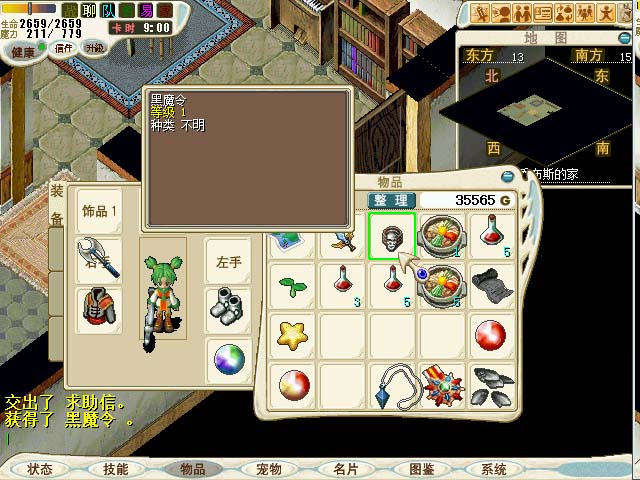Select the rainbow crystal orb slot
This screenshot has width=640, height=480.
229,358
